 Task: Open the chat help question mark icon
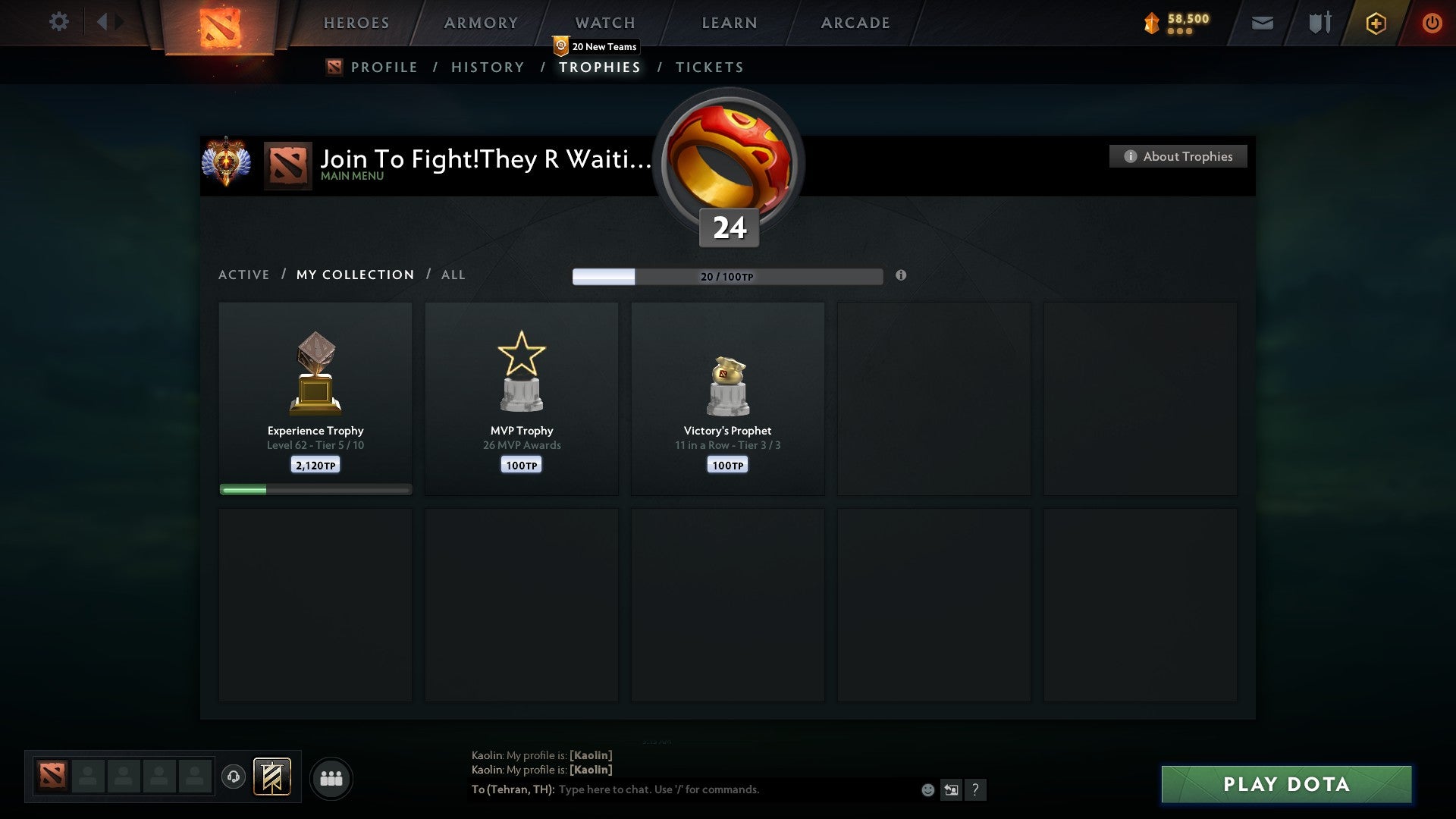pos(977,789)
